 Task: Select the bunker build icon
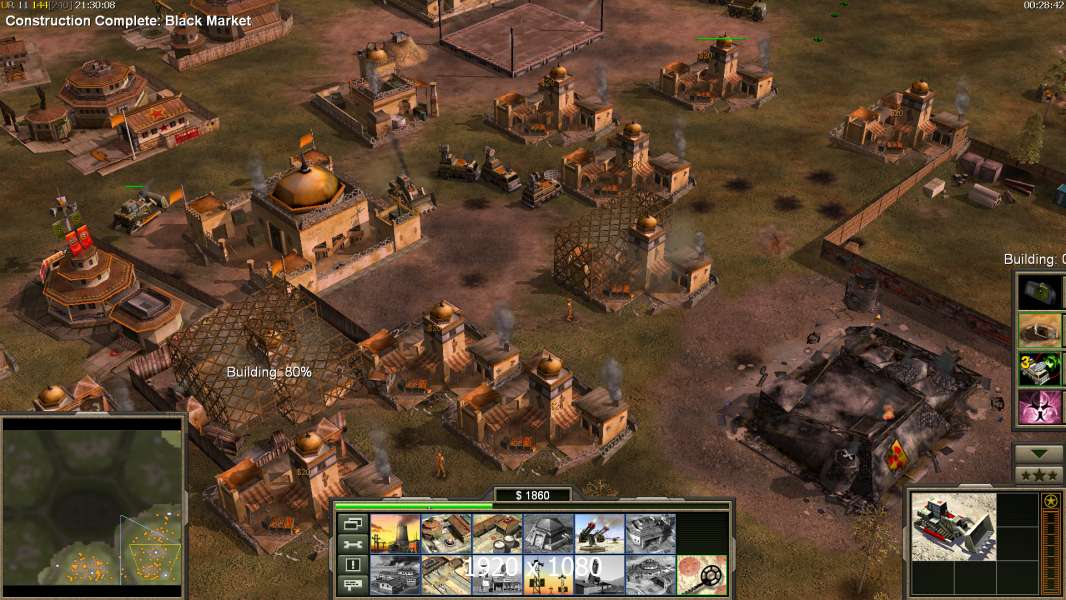(548, 534)
